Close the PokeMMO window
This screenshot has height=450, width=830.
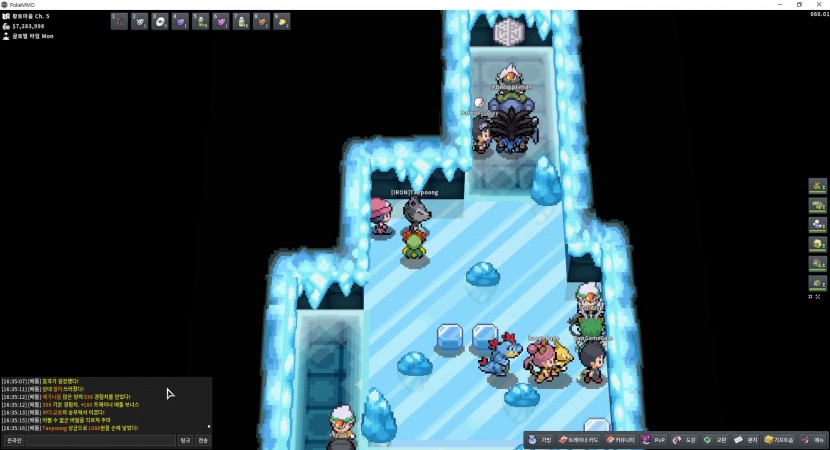820,4
